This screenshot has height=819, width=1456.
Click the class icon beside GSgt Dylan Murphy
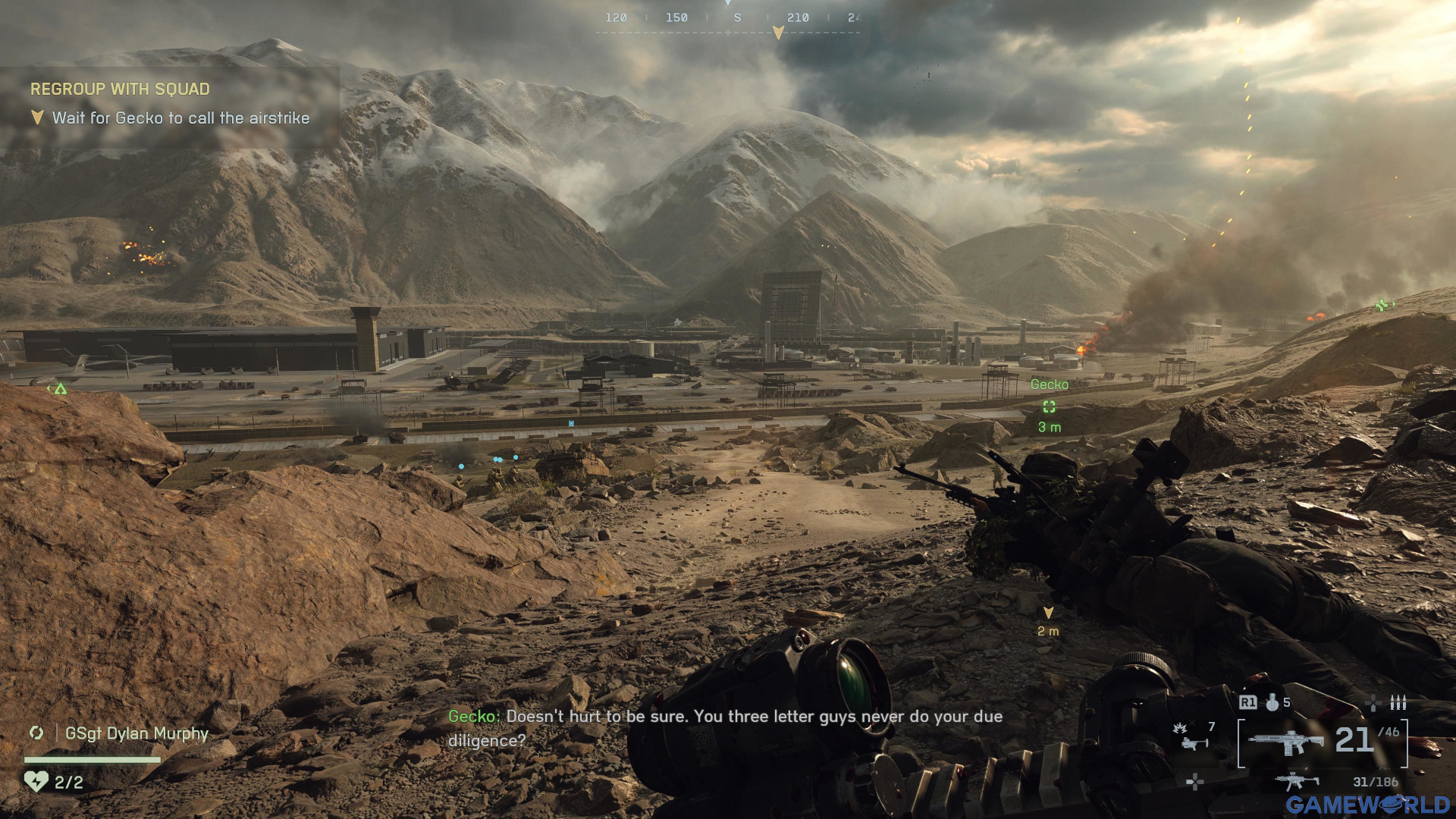coord(36,733)
